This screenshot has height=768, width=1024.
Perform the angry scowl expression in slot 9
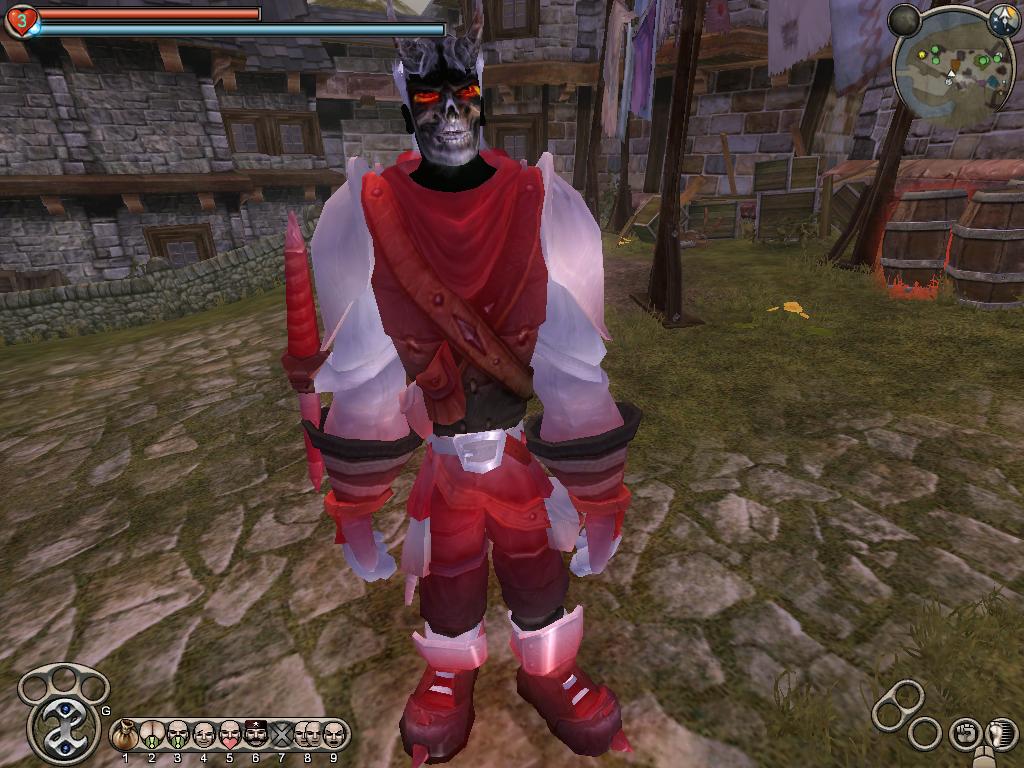333,735
